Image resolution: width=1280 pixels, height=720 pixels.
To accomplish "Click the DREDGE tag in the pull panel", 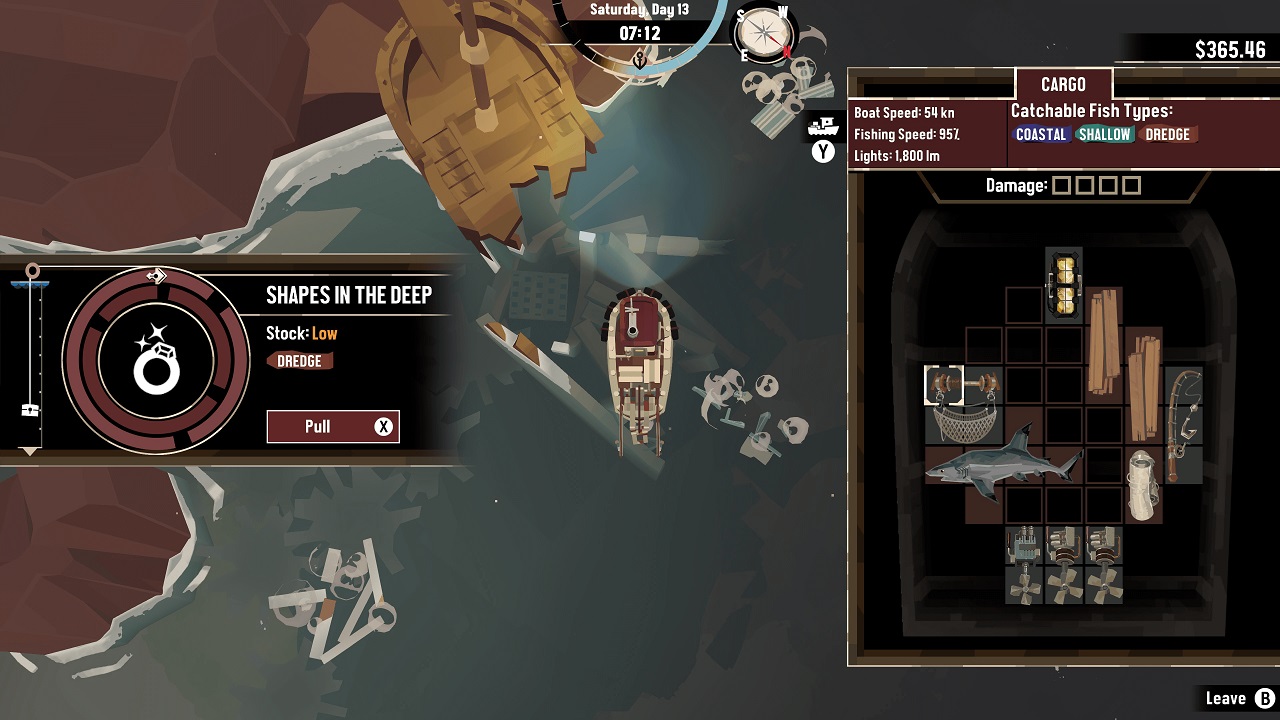I will pos(300,362).
